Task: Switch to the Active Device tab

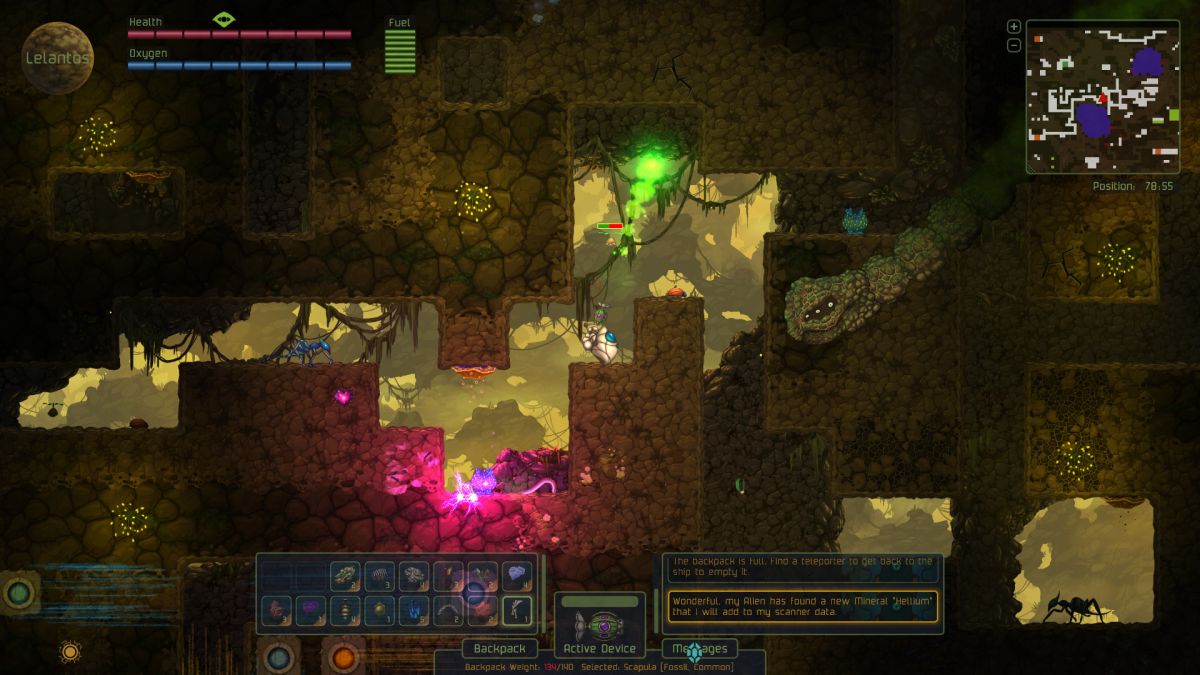Action: (600, 649)
